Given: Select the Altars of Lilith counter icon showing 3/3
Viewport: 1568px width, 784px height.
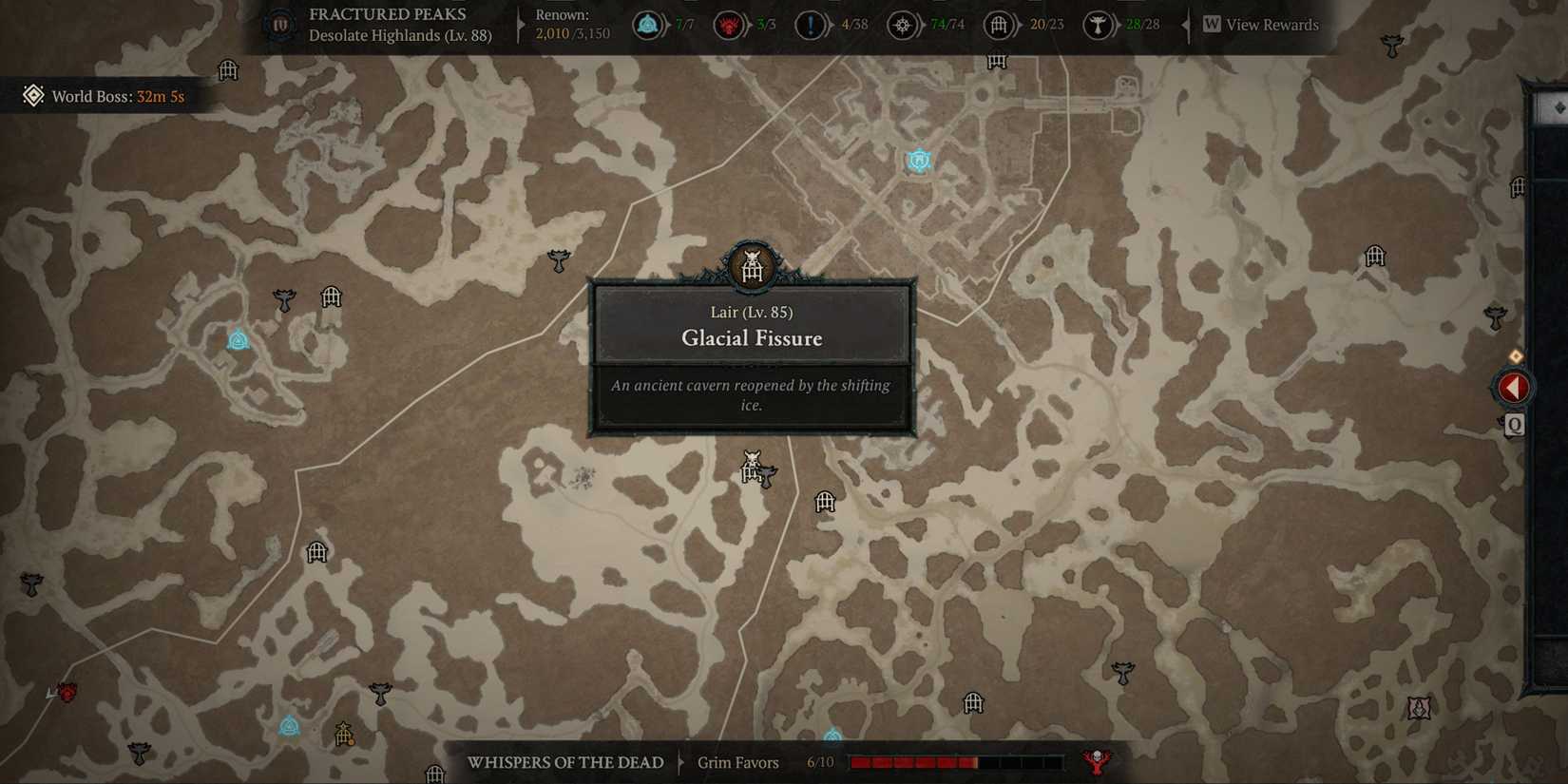Looking at the screenshot, I should tap(728, 26).
